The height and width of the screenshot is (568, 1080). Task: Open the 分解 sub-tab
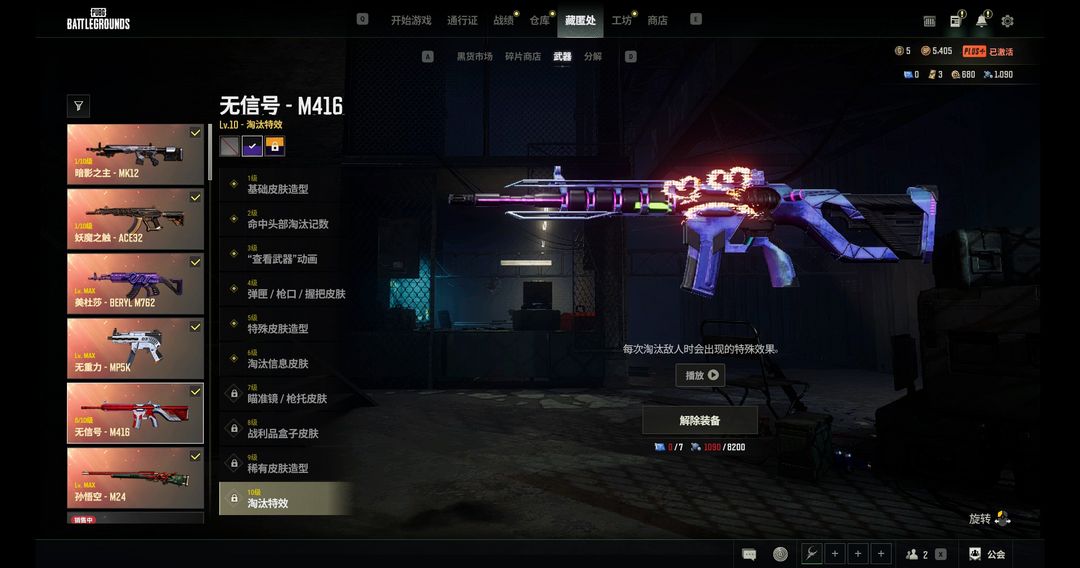tap(593, 57)
